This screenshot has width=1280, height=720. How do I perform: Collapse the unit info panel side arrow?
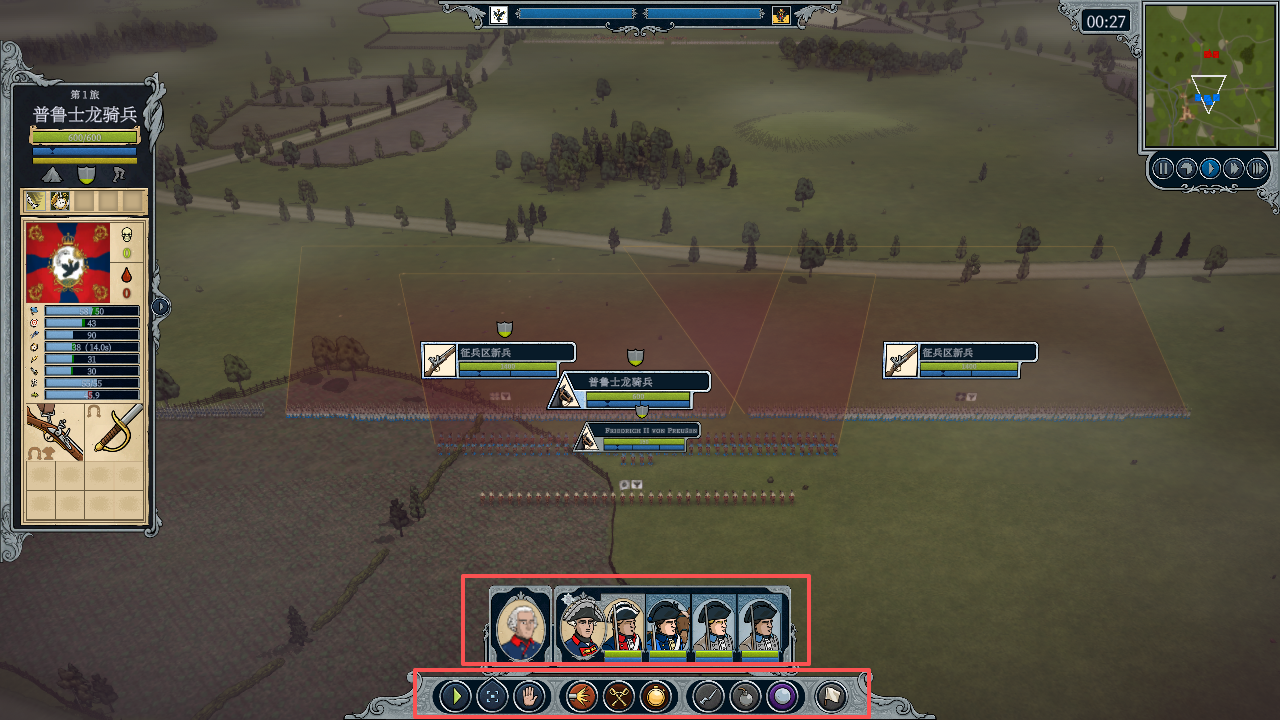click(x=161, y=307)
